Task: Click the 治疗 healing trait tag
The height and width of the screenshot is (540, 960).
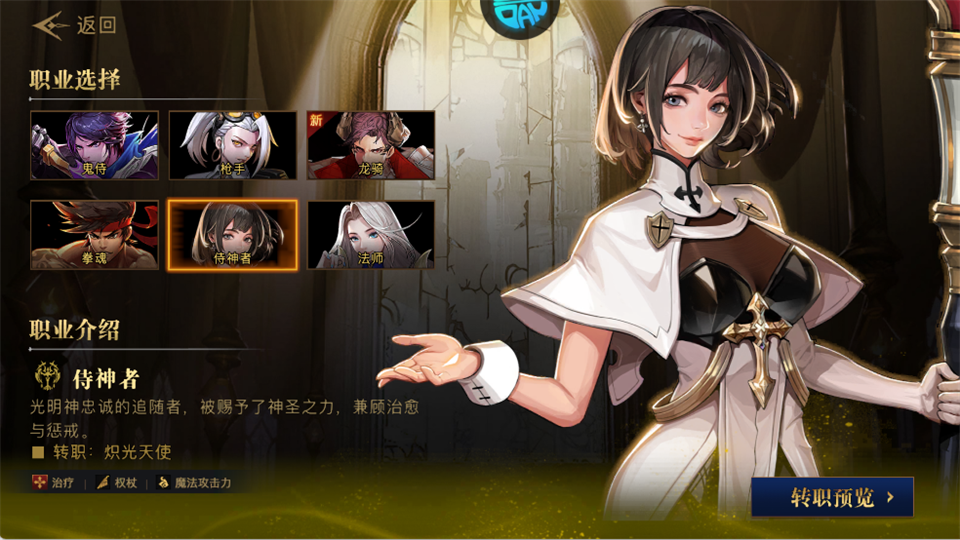Action: coord(55,483)
